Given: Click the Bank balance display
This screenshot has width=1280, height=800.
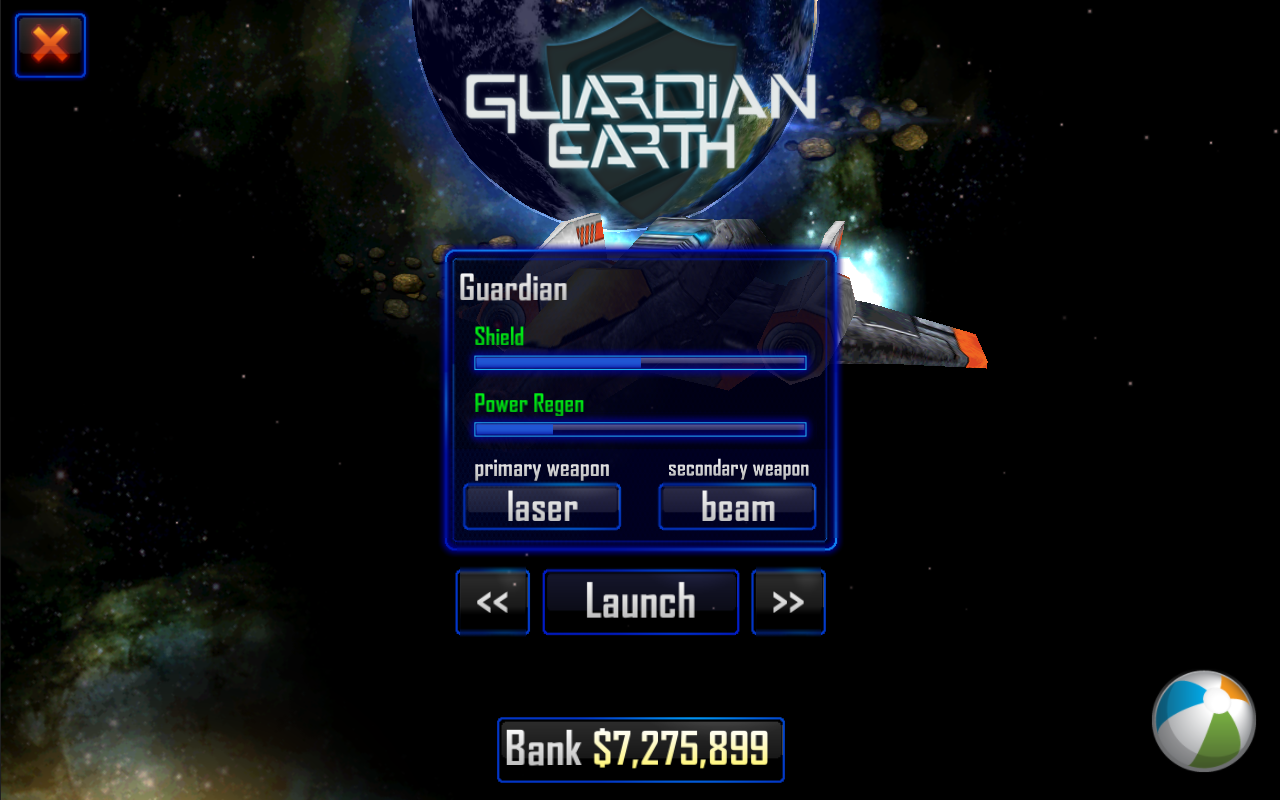Looking at the screenshot, I should click(x=640, y=750).
